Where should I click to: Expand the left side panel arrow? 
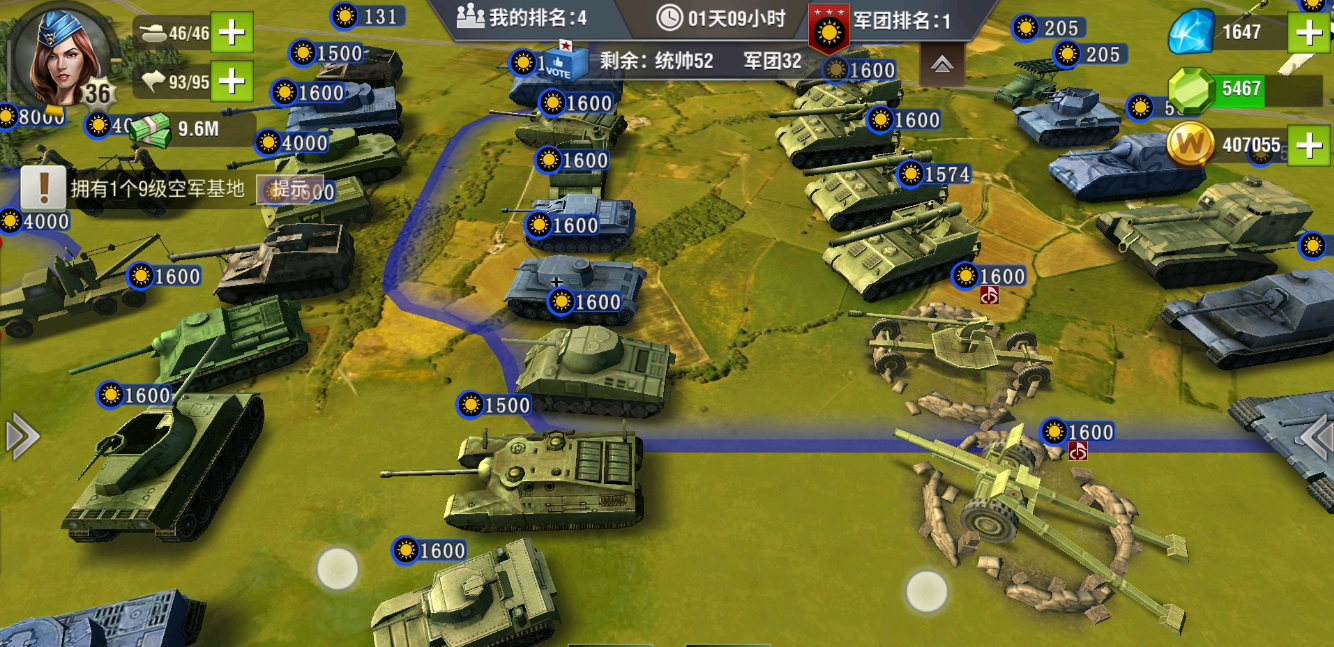click(x=22, y=437)
